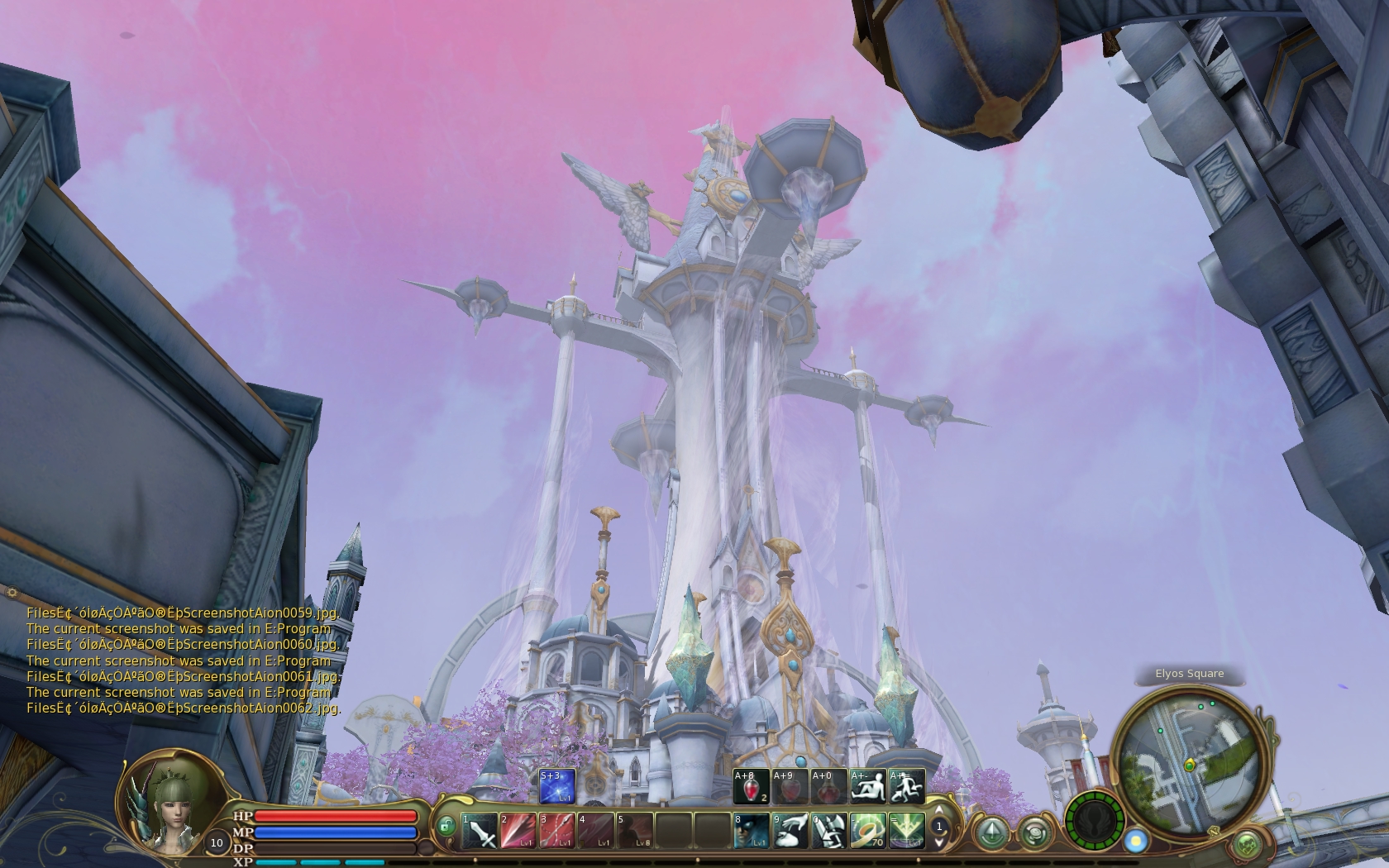The width and height of the screenshot is (1389, 868).
Task: Toggle the green hotbar padlock
Action: click(x=446, y=826)
